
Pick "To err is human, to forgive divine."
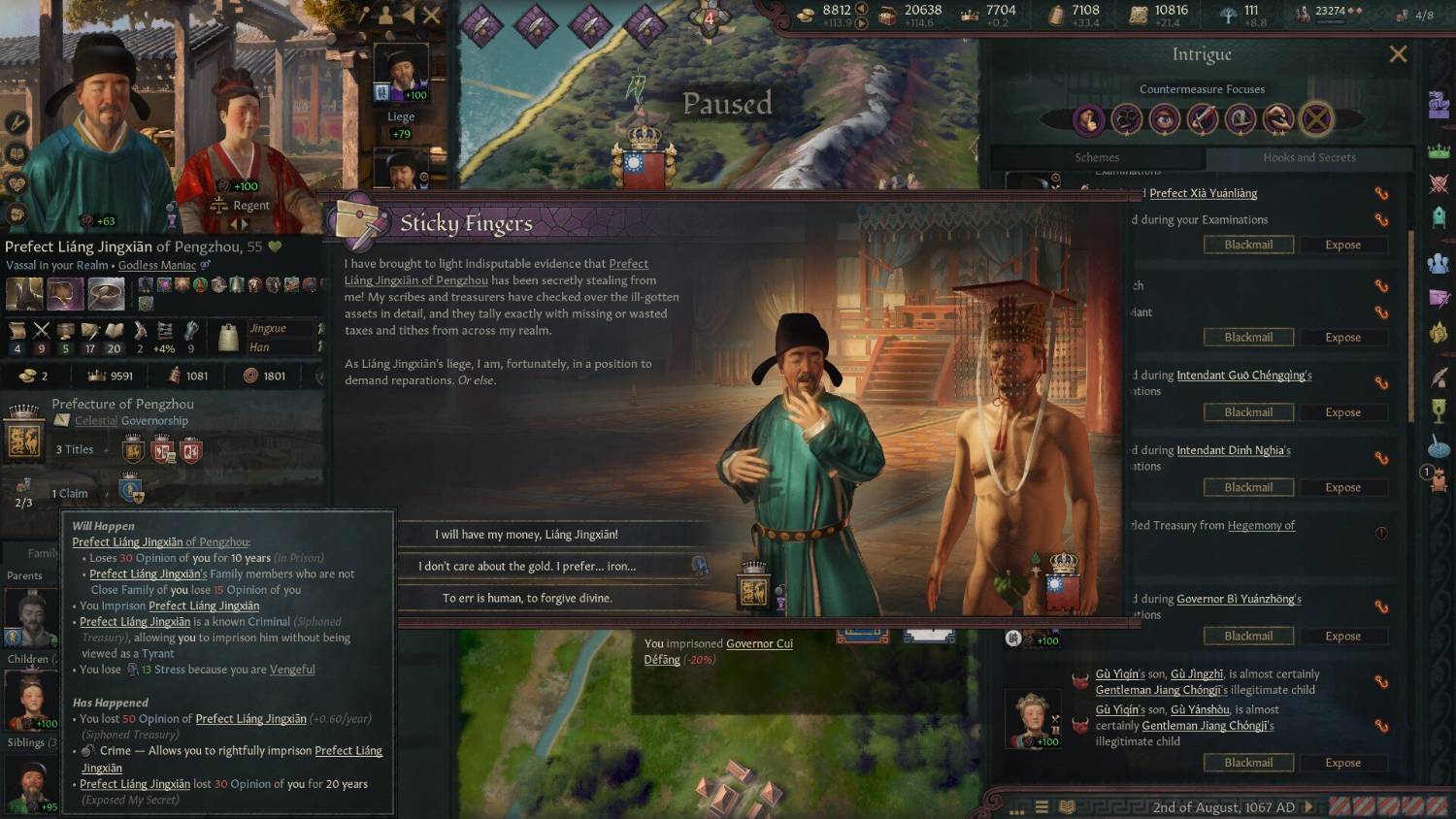[527, 598]
